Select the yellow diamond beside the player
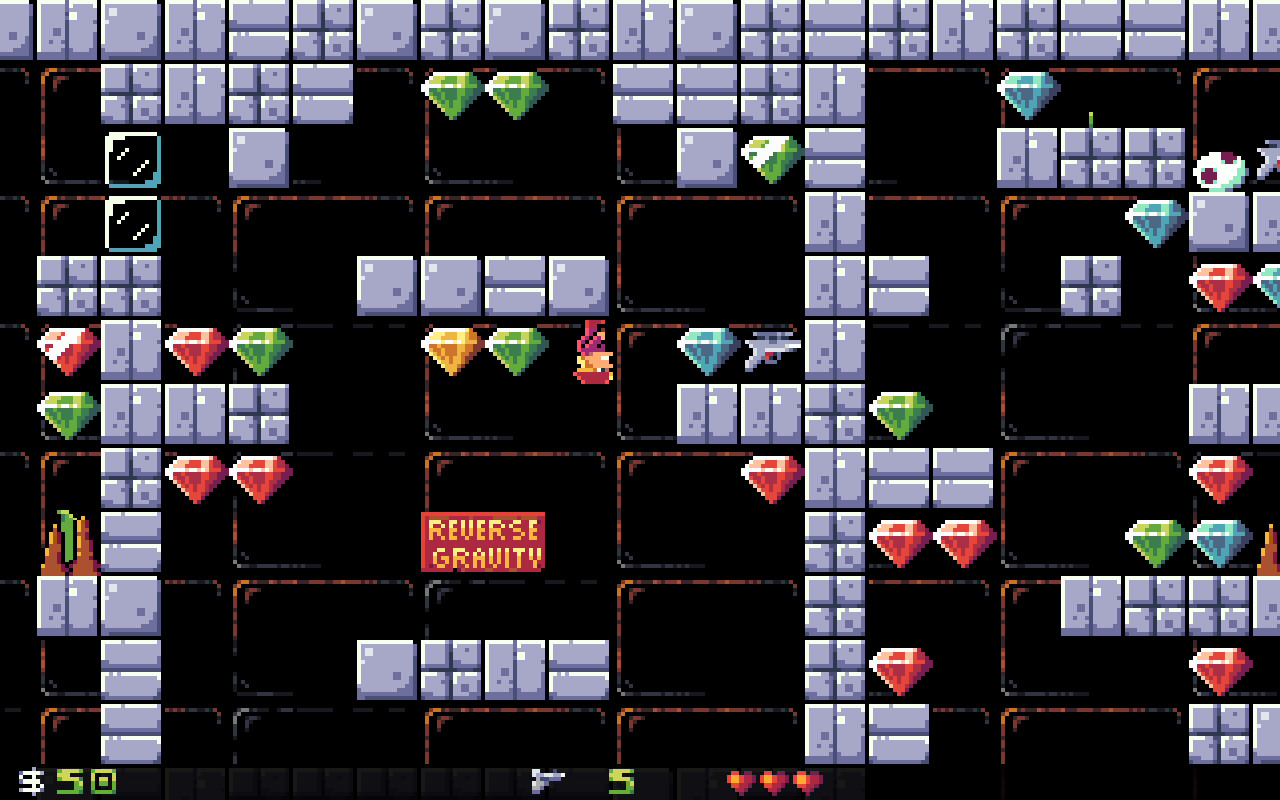This screenshot has height=800, width=1280. (x=450, y=350)
